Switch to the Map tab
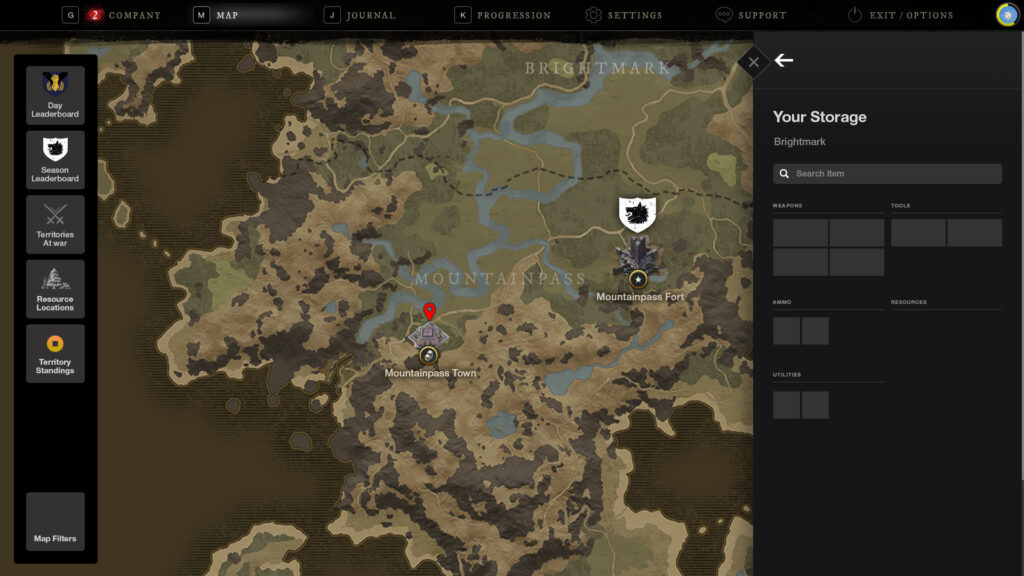 point(226,15)
